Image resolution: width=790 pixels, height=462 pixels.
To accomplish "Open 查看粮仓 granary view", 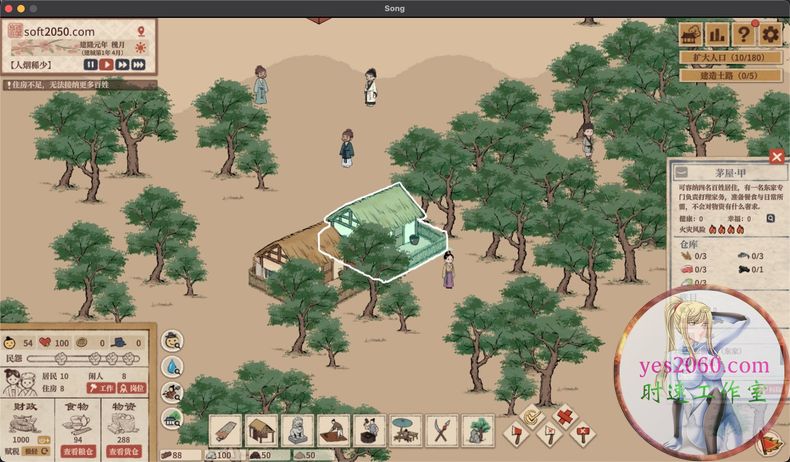I will [x=79, y=452].
